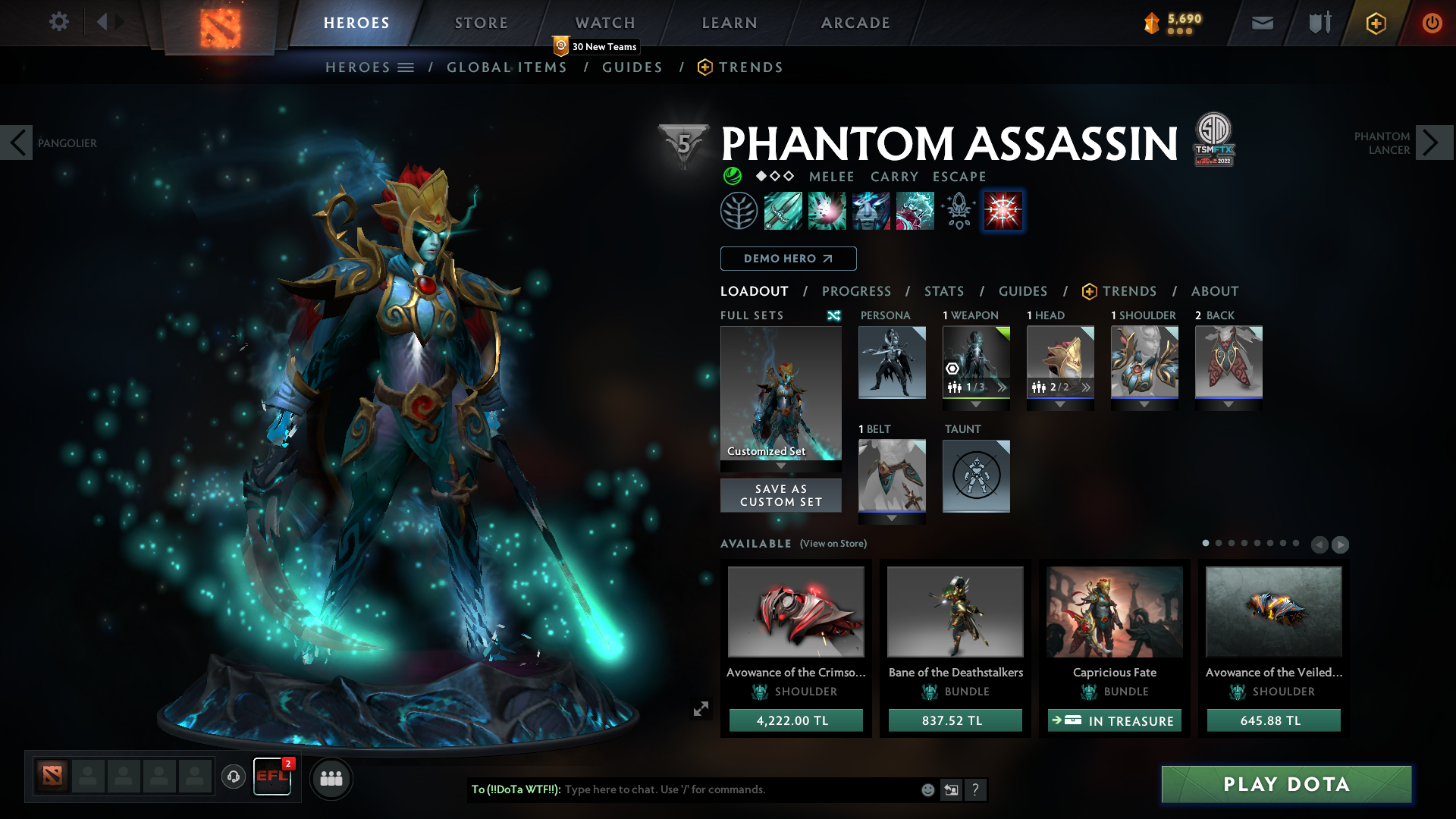
Task: Click the green Play Dota button
Action: pyautogui.click(x=1286, y=784)
